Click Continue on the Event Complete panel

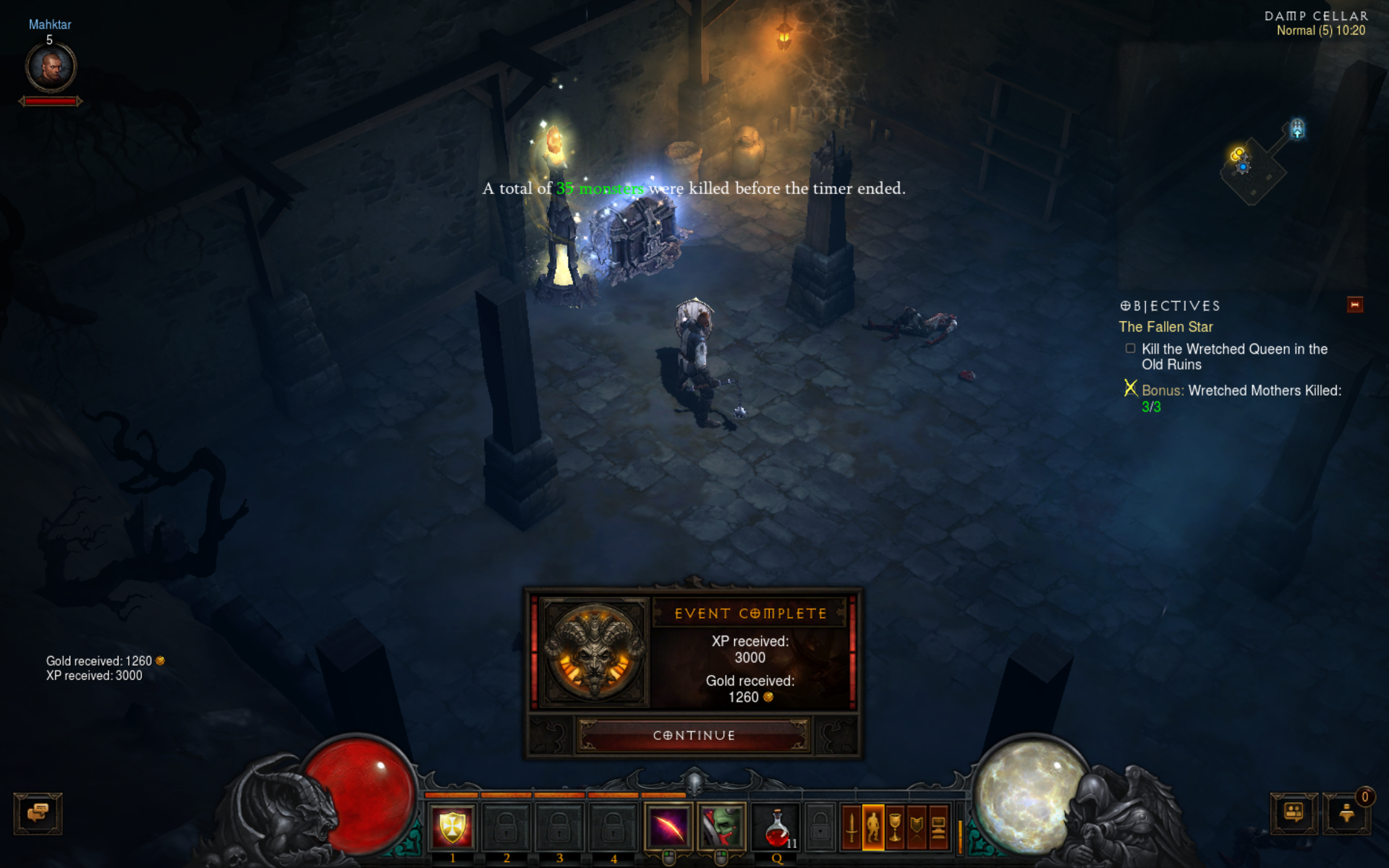pyautogui.click(x=694, y=735)
